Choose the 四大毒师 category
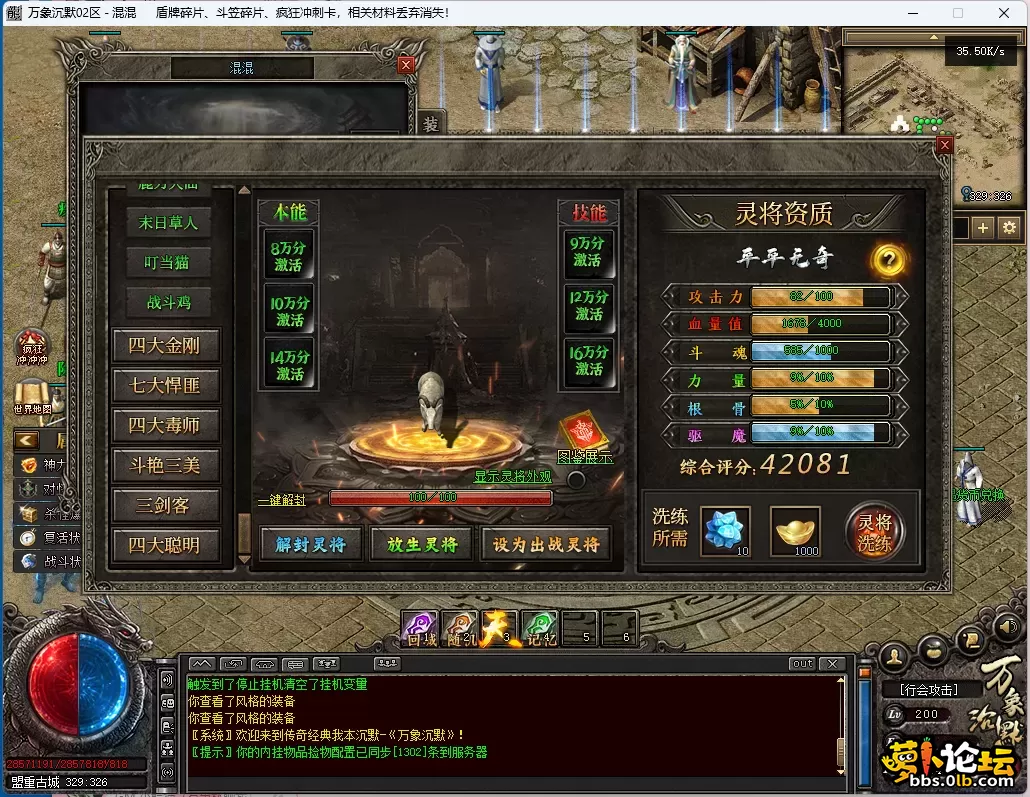 pos(165,425)
